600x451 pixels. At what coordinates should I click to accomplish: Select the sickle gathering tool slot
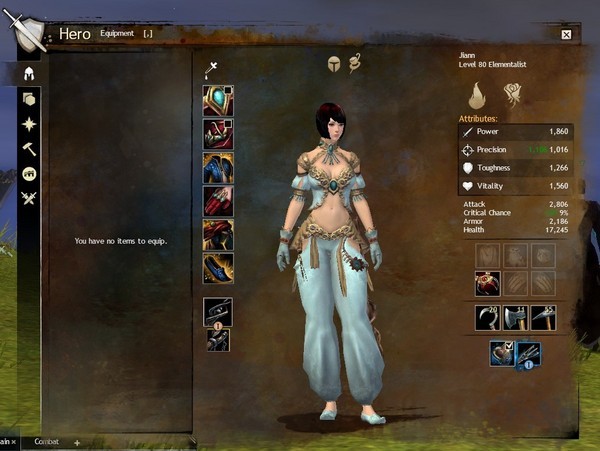(x=487, y=318)
